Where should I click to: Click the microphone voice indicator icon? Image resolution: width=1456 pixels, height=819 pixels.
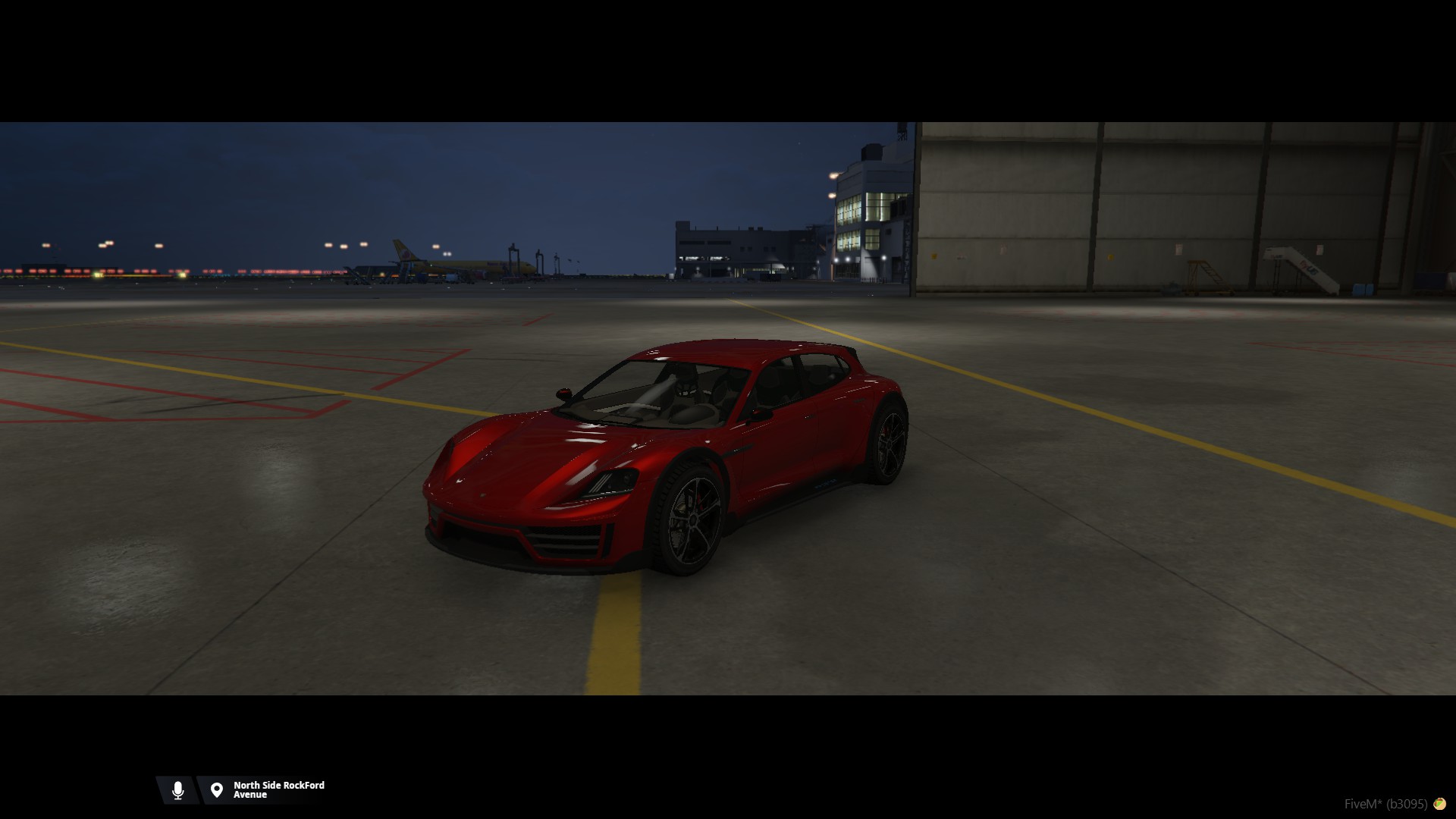click(x=177, y=790)
